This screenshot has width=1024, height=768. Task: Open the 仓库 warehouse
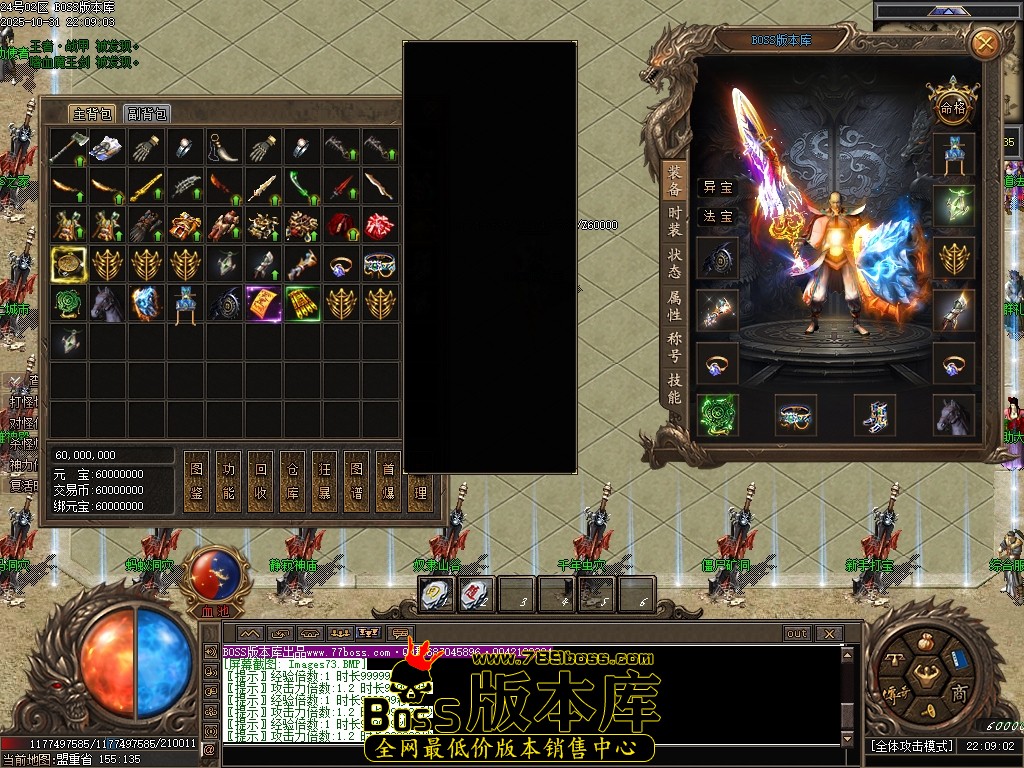pos(290,481)
